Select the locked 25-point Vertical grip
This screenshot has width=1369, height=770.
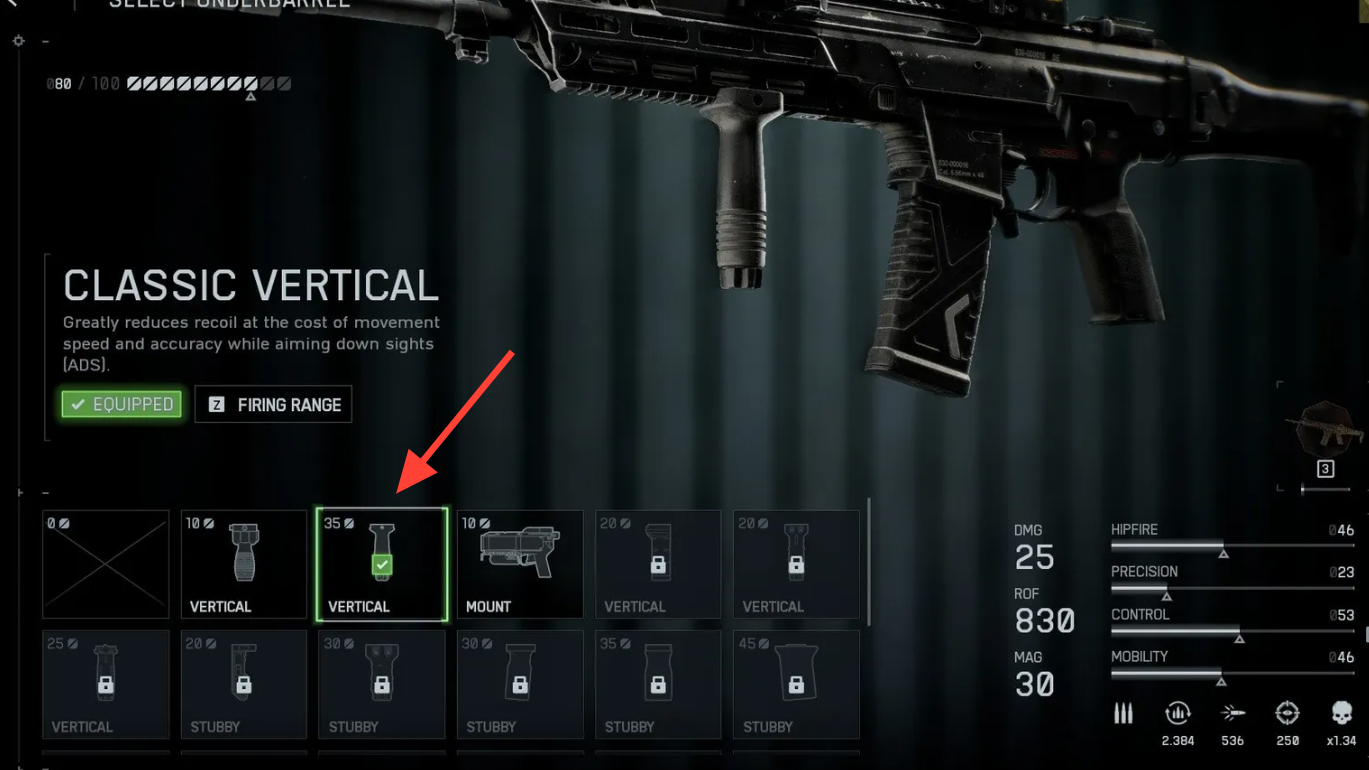point(106,685)
